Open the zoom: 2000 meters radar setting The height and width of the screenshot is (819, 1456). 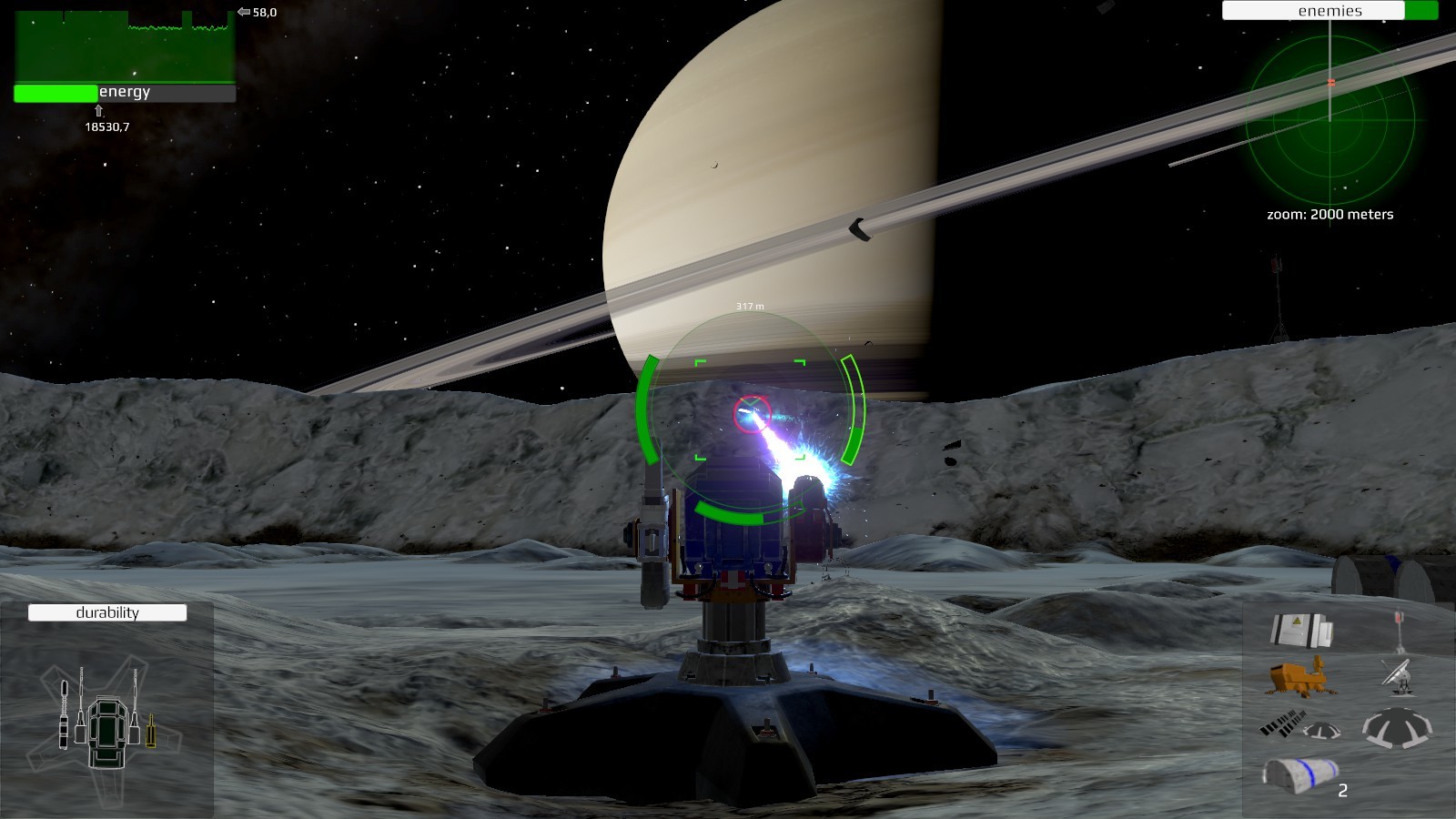1330,215
